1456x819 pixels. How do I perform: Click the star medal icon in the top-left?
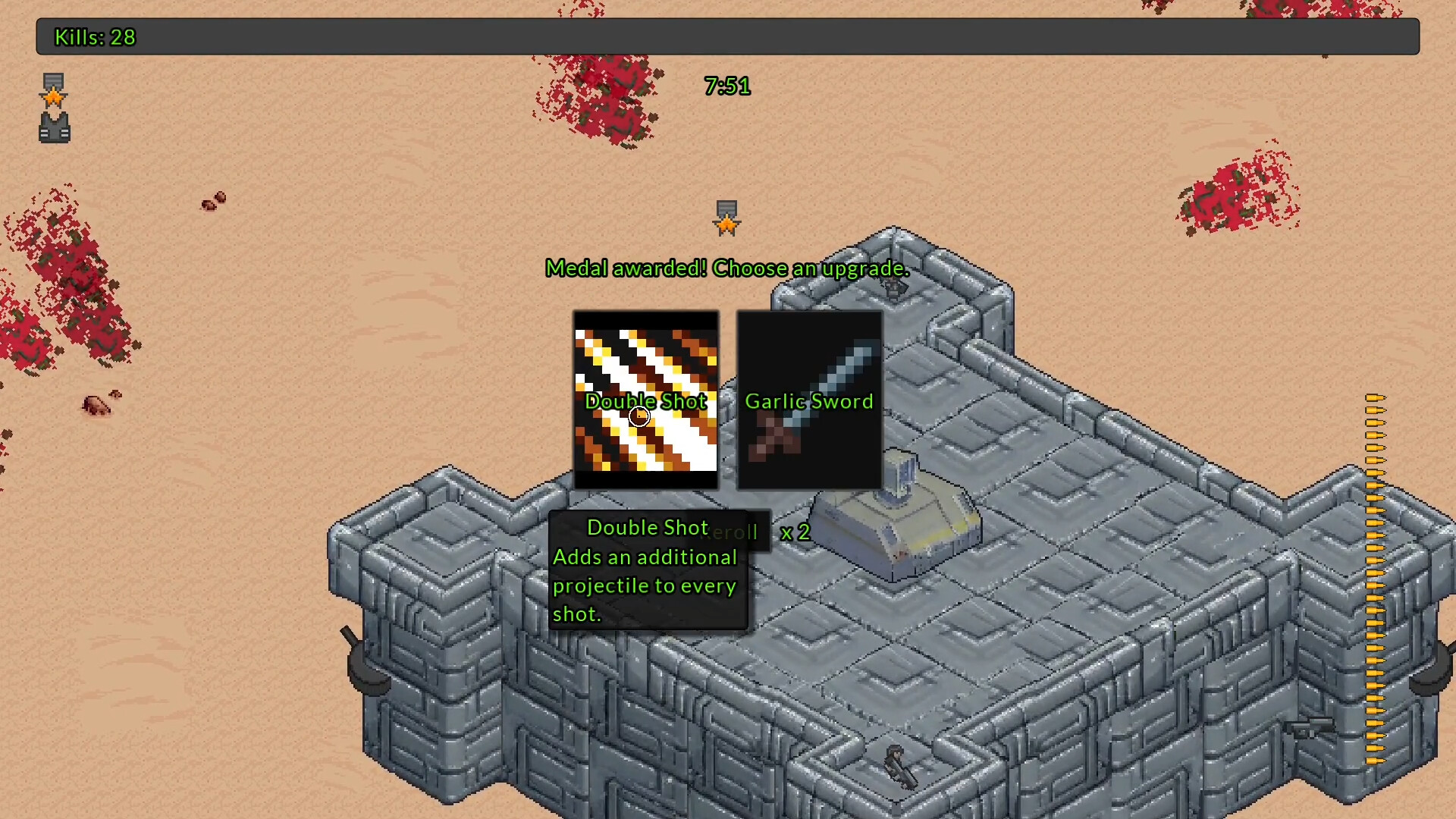click(x=53, y=93)
